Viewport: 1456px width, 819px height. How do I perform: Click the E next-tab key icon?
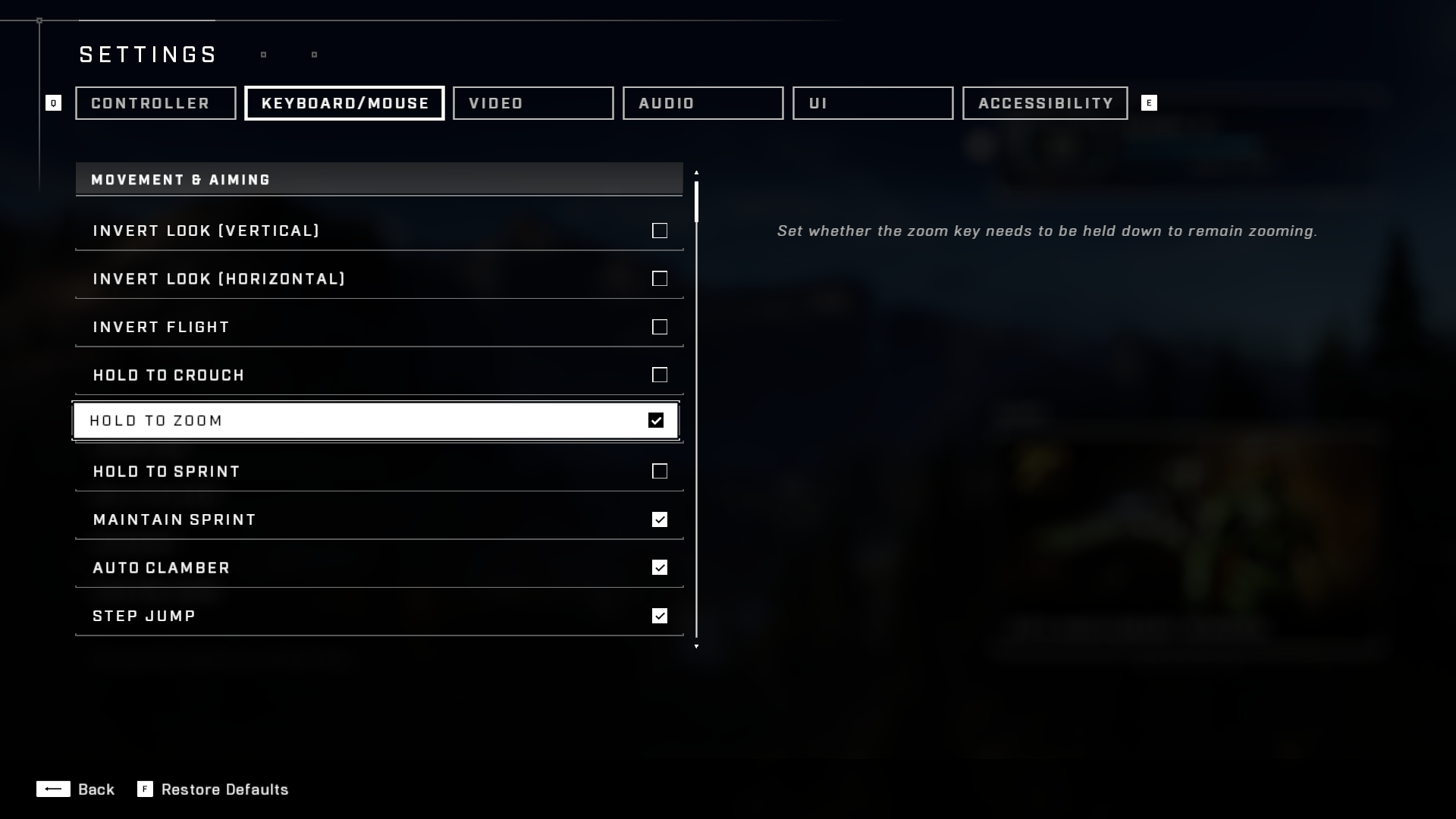(1150, 103)
